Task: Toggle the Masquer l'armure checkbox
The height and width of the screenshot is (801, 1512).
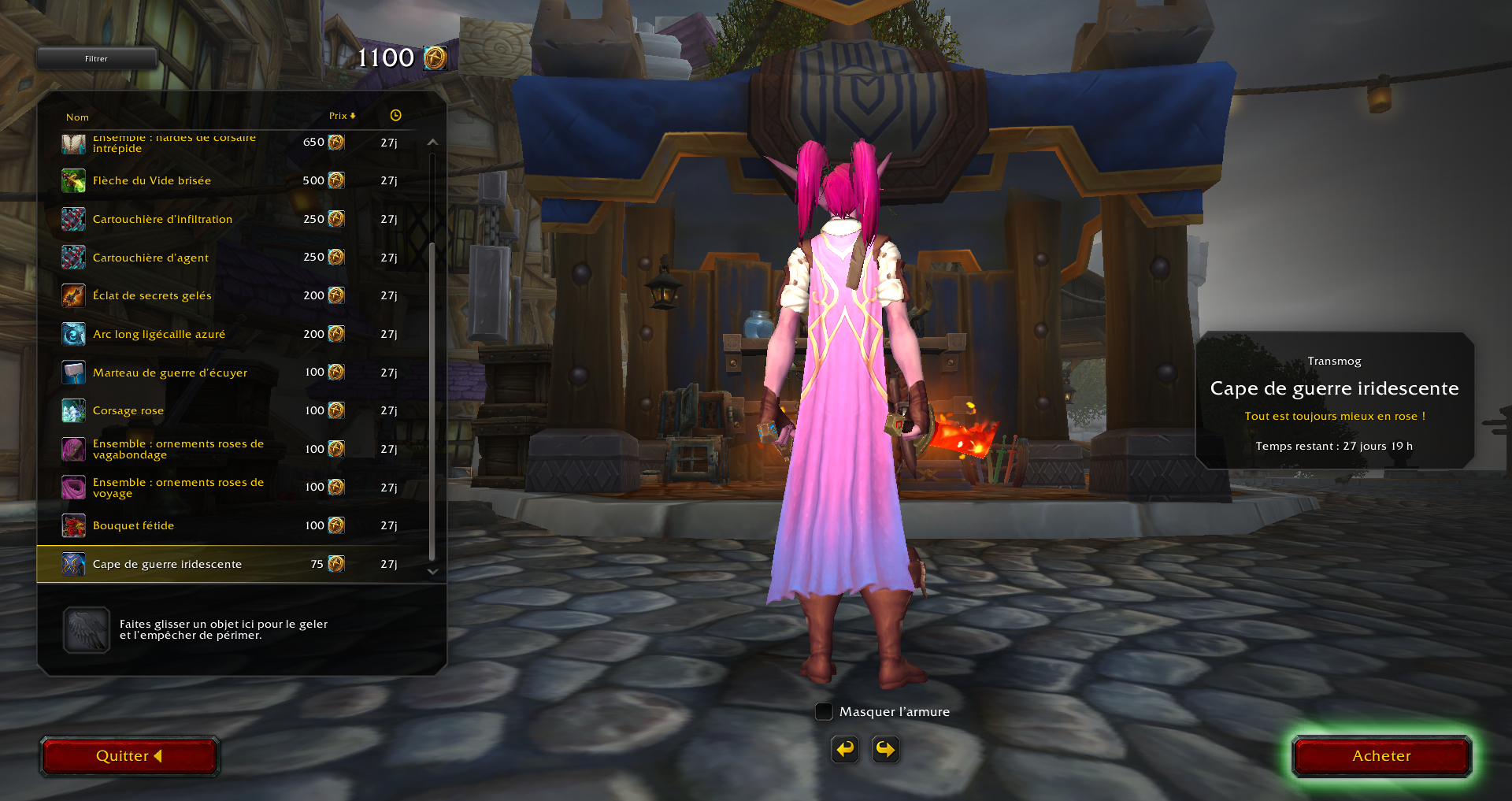Action: pos(824,712)
